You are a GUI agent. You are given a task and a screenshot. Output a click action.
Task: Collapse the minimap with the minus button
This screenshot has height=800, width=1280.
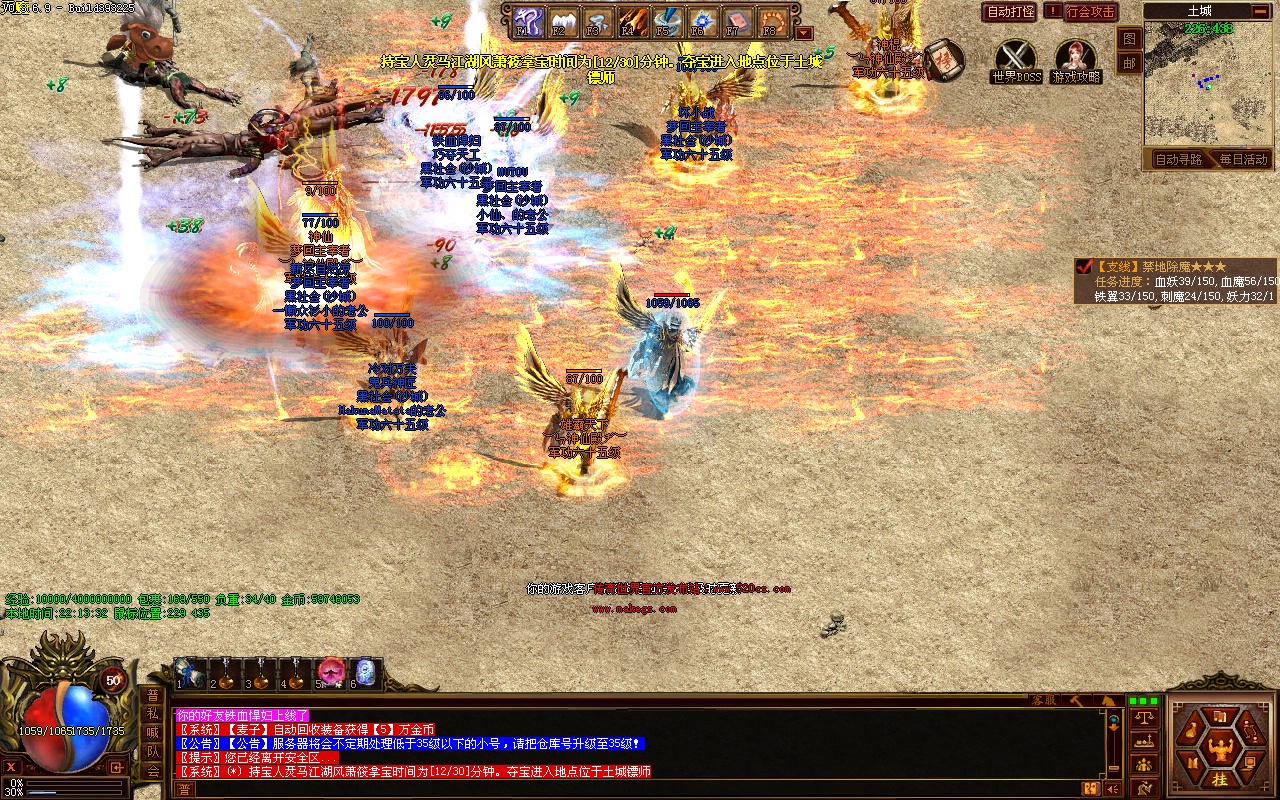pyautogui.click(x=1260, y=11)
